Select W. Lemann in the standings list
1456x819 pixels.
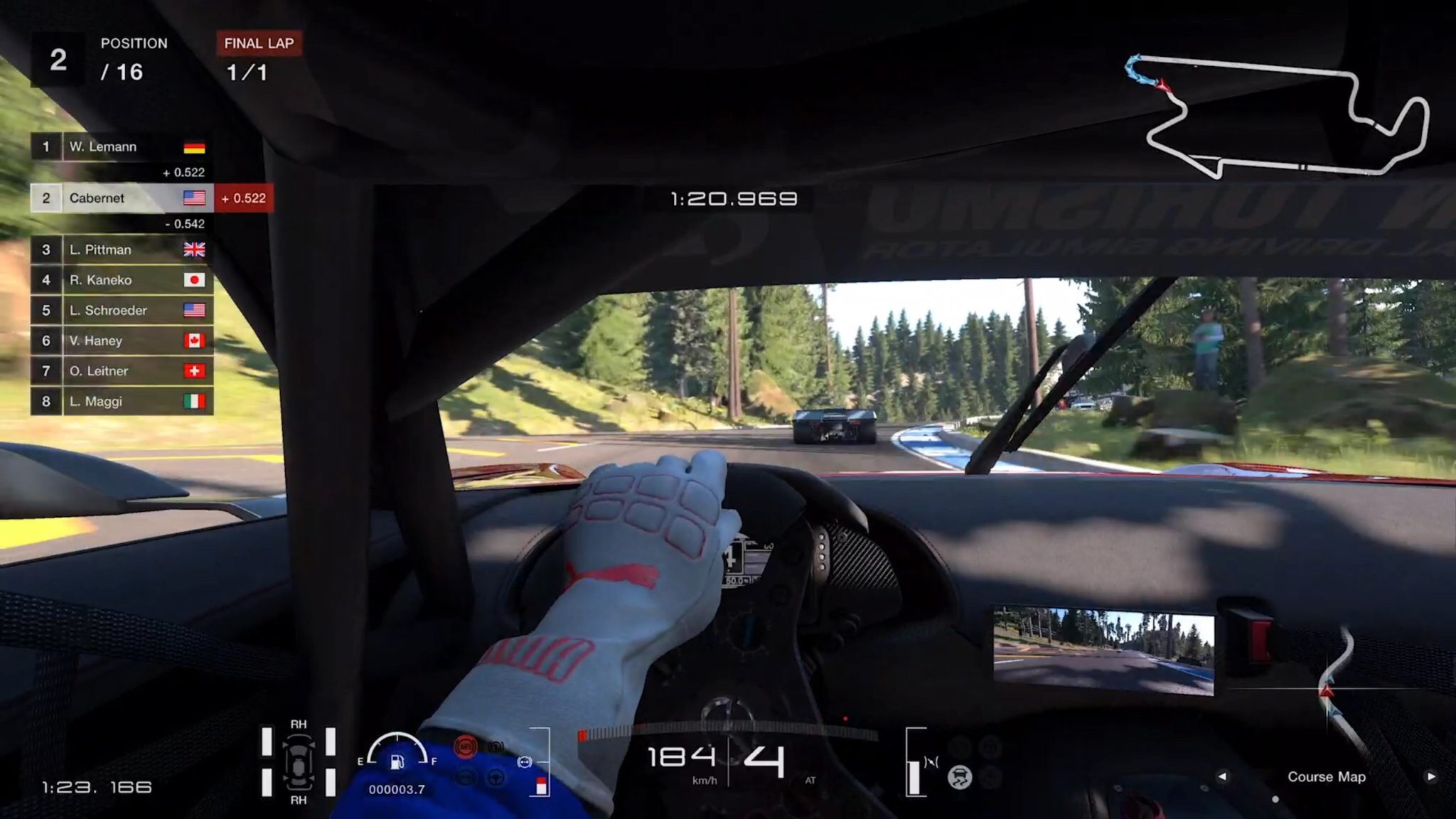121,147
